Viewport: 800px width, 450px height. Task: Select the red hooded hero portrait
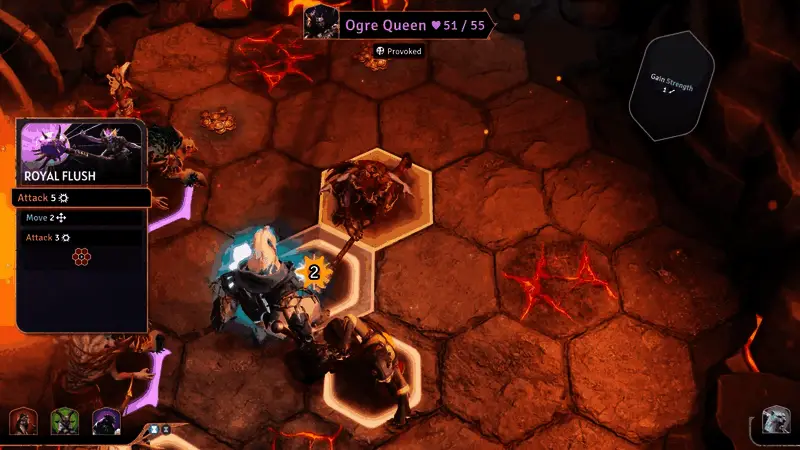(x=23, y=422)
